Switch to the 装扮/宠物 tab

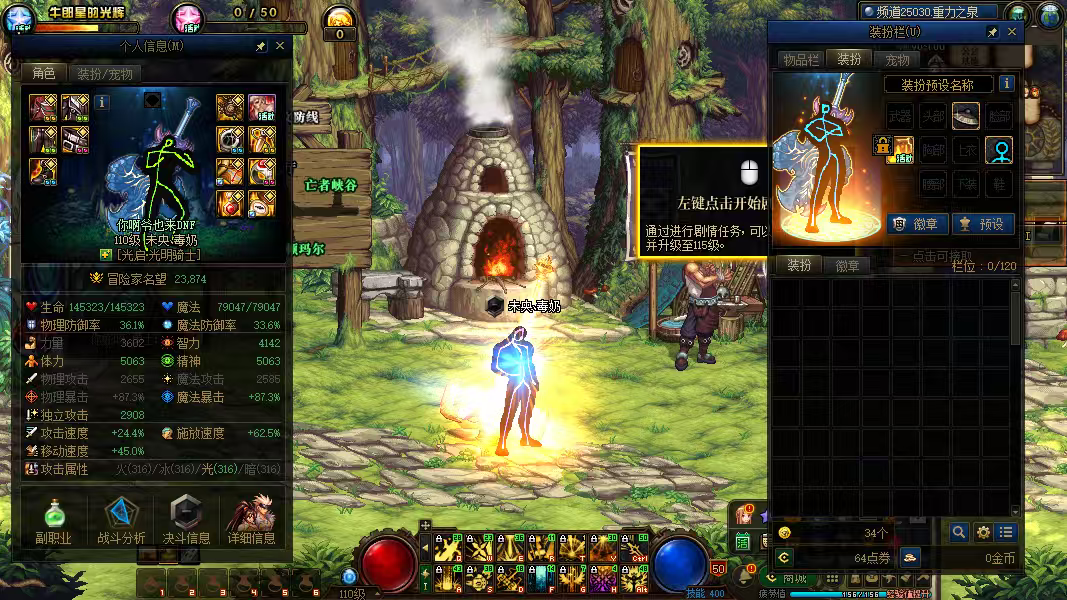105,74
